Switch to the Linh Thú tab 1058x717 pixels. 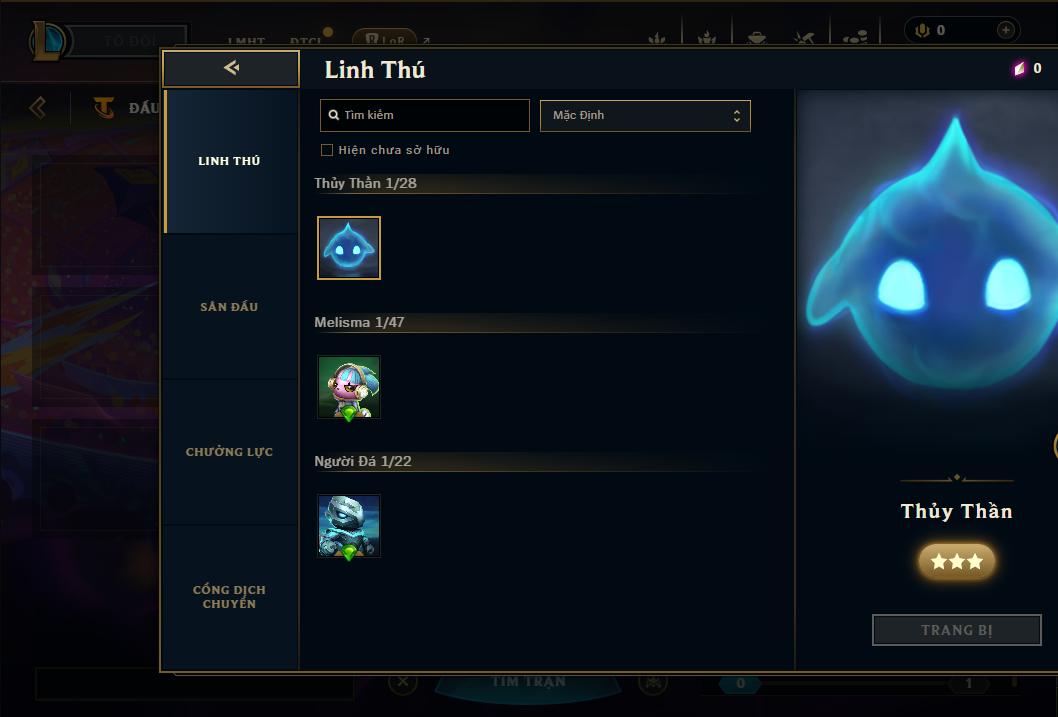click(x=229, y=161)
